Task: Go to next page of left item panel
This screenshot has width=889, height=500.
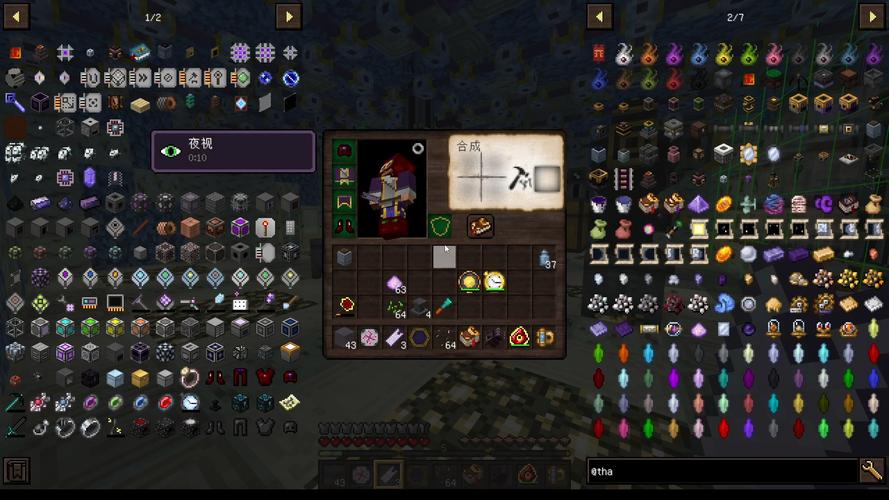Action: coord(288,16)
